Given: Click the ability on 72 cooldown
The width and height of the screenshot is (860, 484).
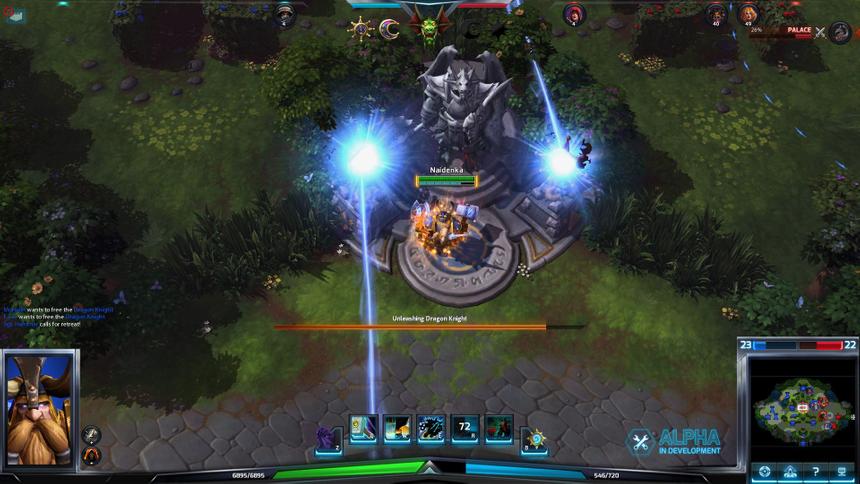Looking at the screenshot, I should pos(465,430).
